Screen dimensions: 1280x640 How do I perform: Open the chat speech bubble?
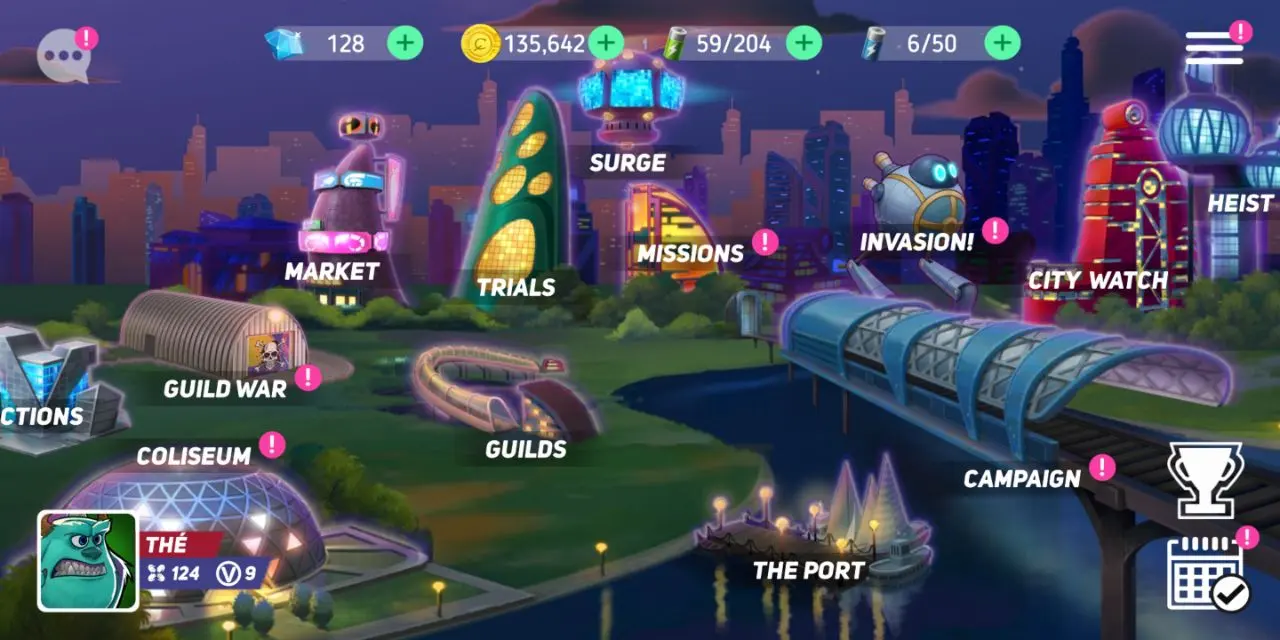coord(63,56)
